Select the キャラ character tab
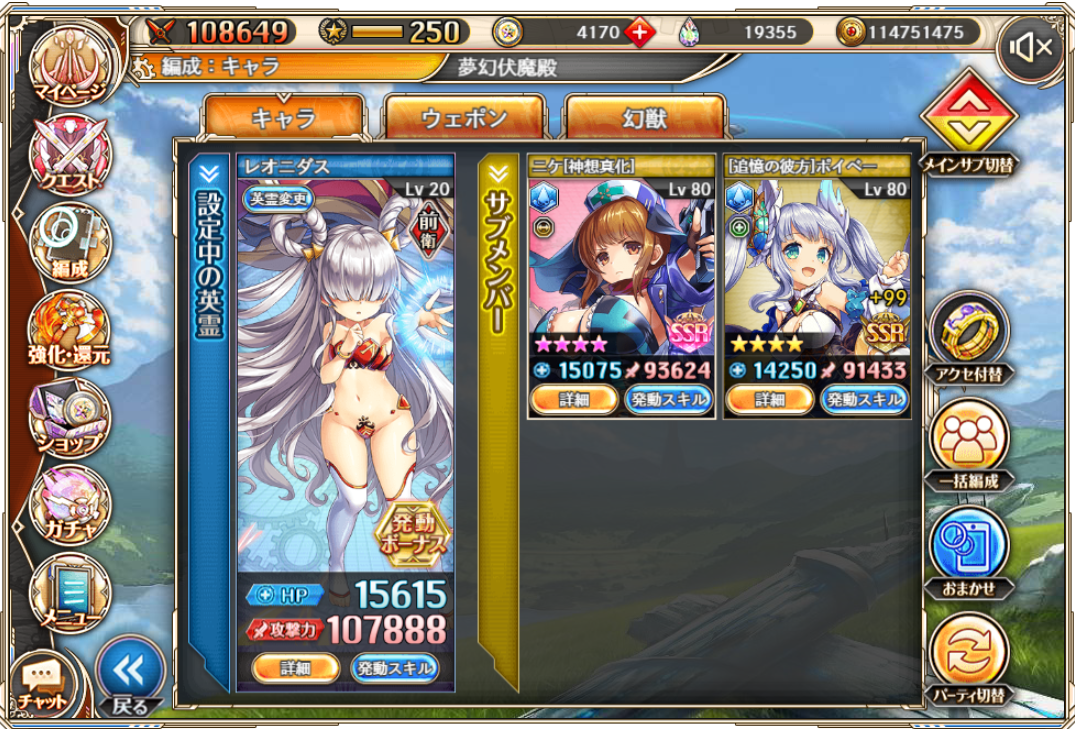1075x729 pixels. coord(283,118)
